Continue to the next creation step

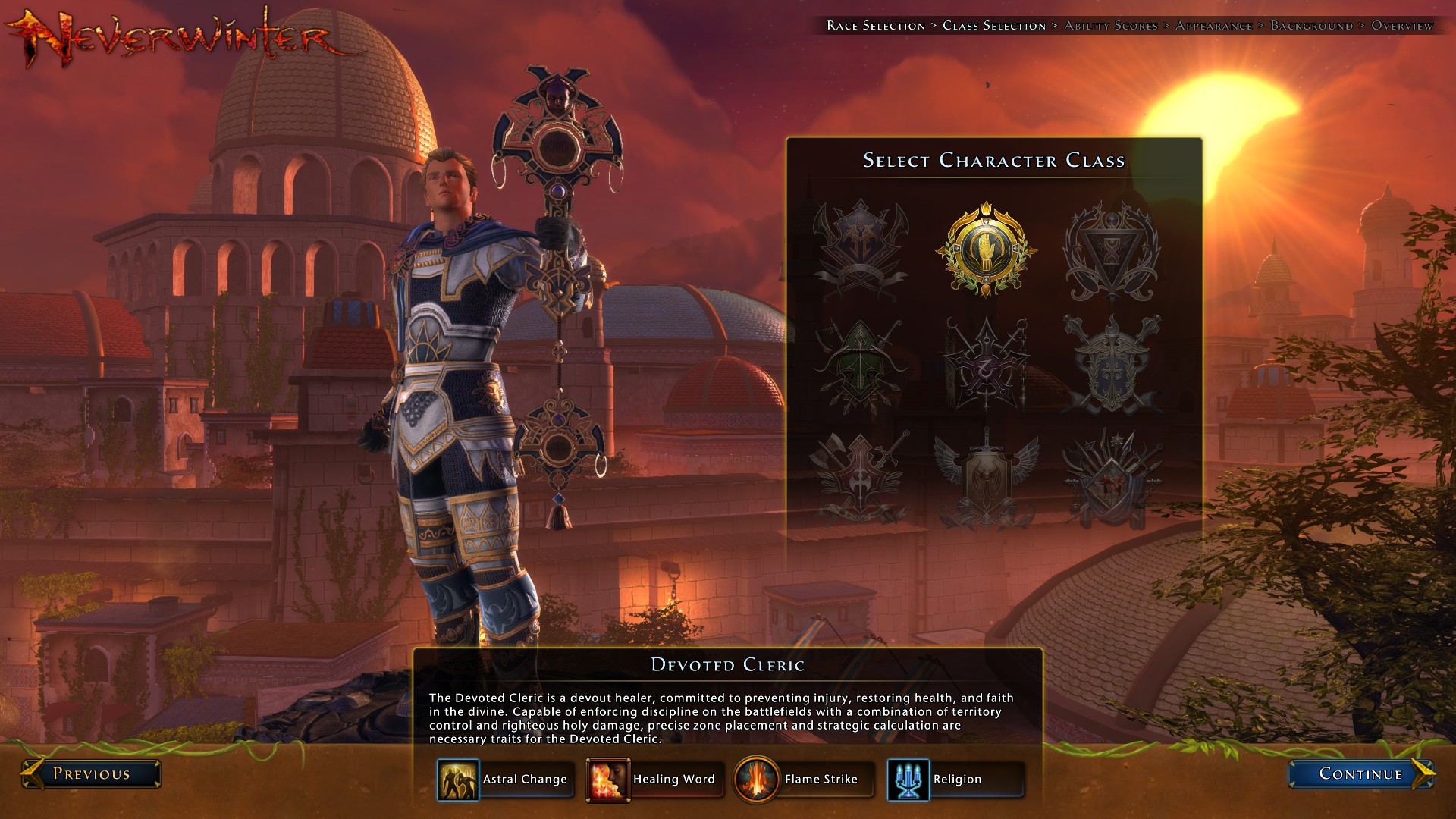(1360, 773)
